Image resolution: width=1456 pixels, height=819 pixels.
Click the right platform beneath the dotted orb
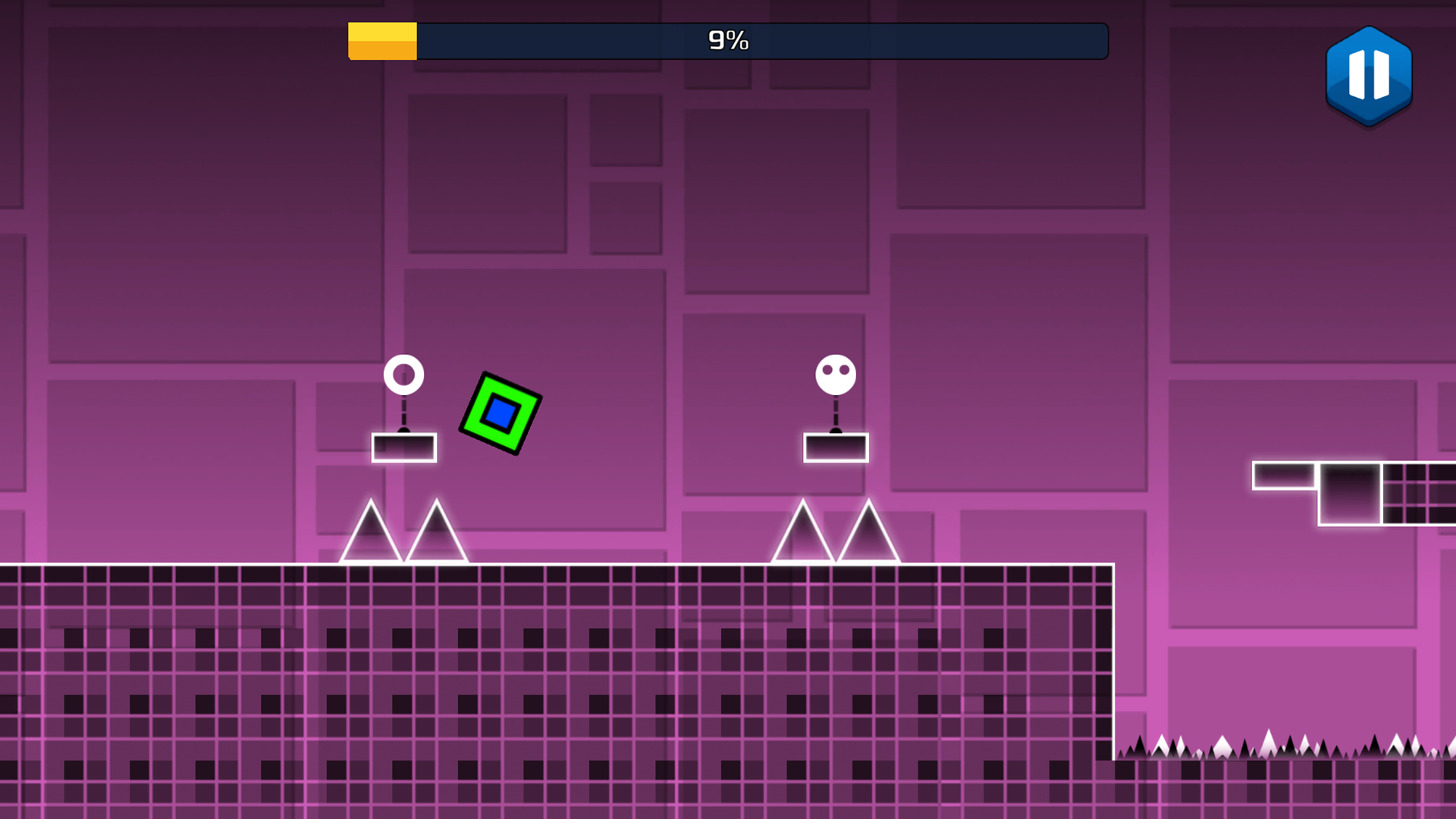pos(836,446)
